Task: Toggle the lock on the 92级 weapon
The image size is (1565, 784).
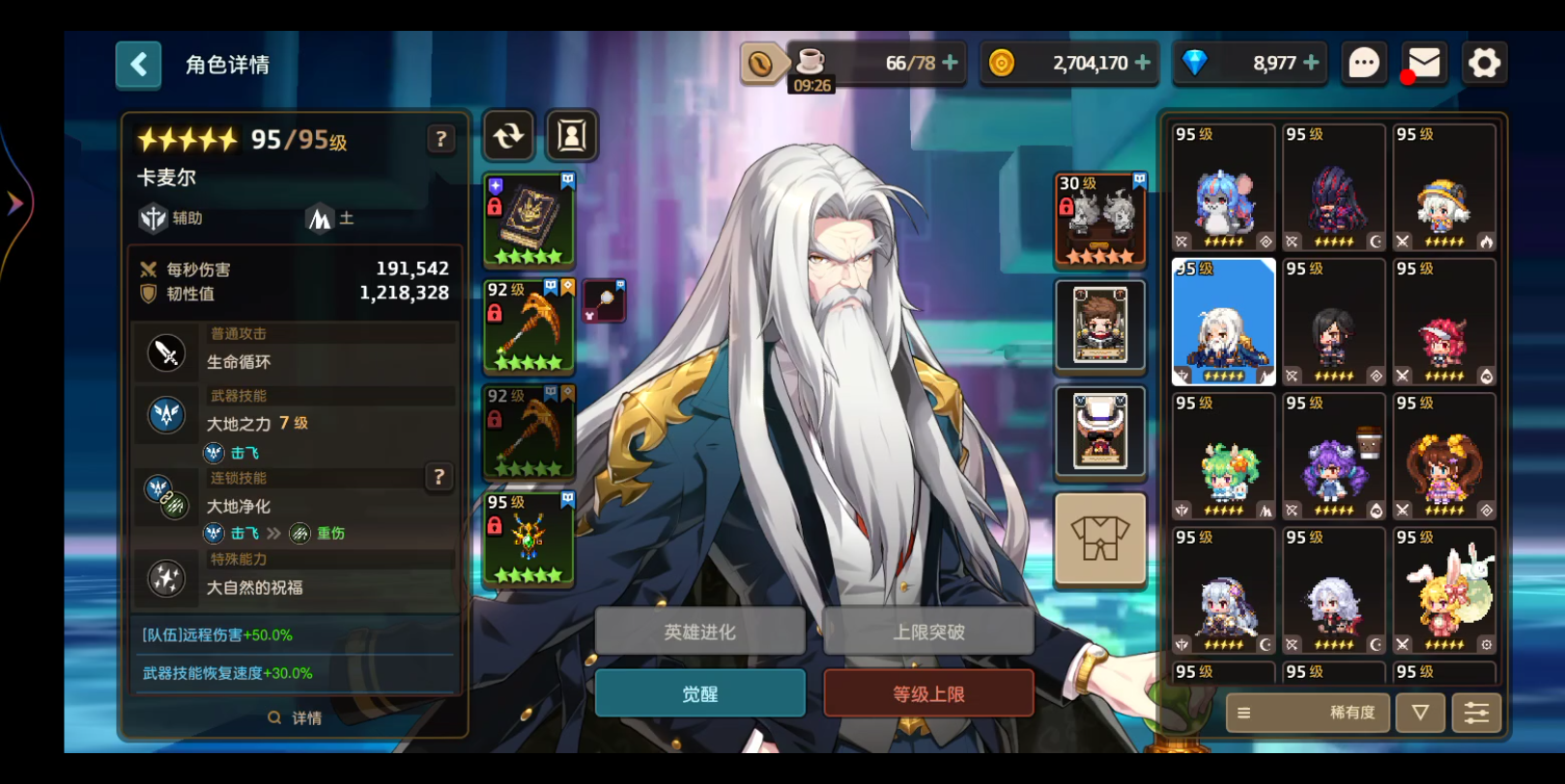Action: [x=493, y=313]
